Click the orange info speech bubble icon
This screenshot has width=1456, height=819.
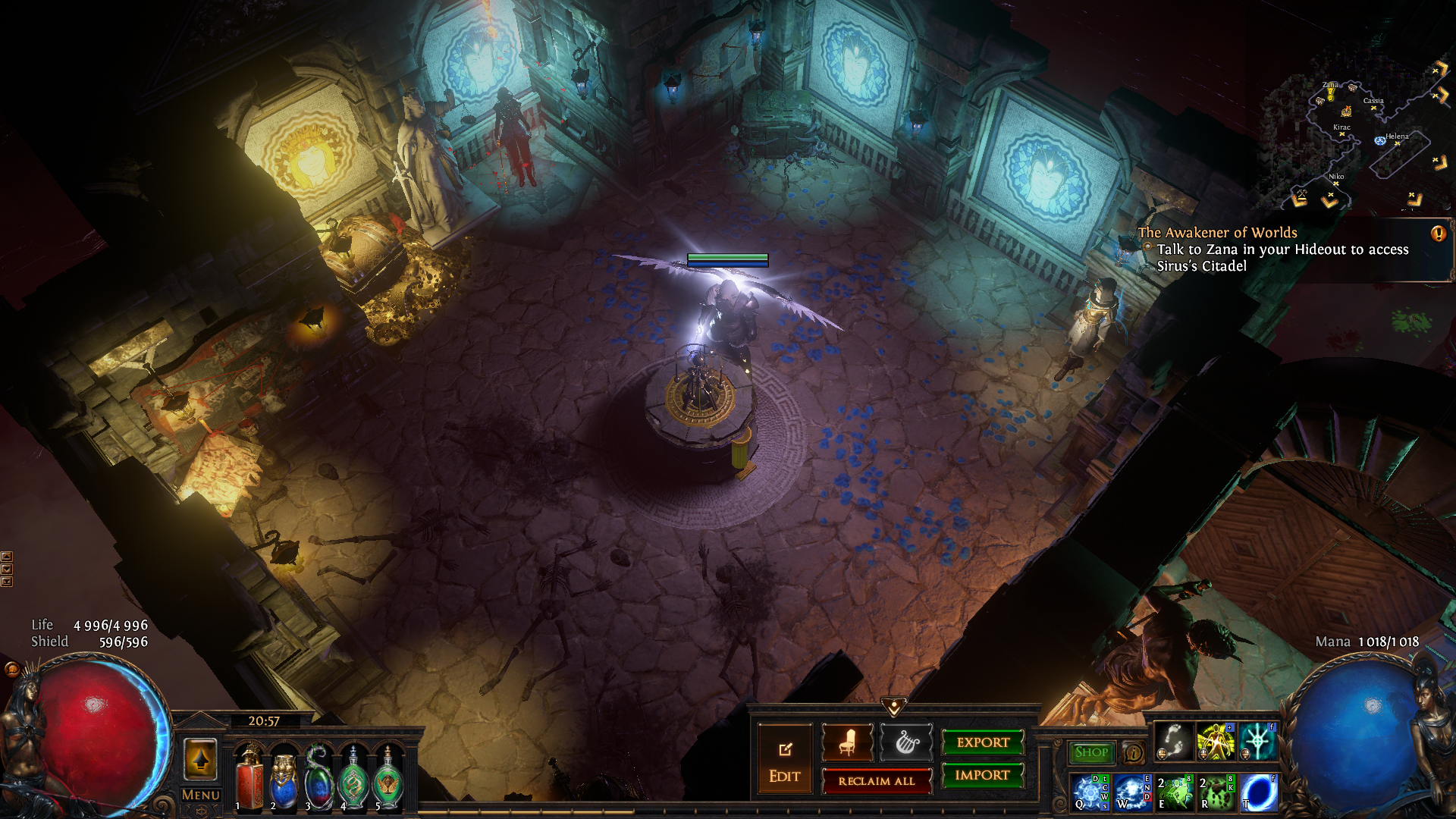point(1133,752)
